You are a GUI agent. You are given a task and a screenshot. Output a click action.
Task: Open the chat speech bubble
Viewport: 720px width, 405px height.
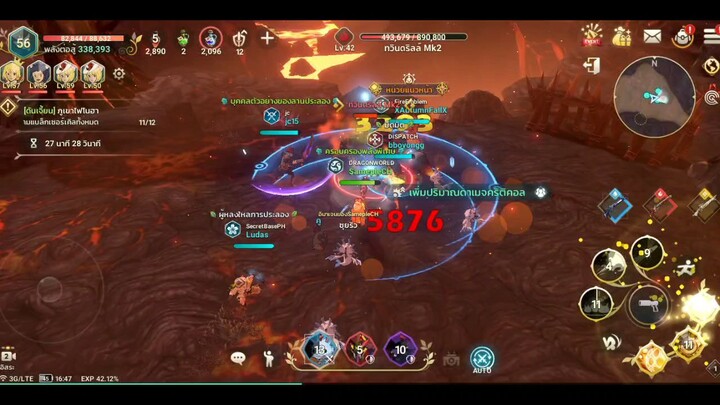(x=238, y=357)
